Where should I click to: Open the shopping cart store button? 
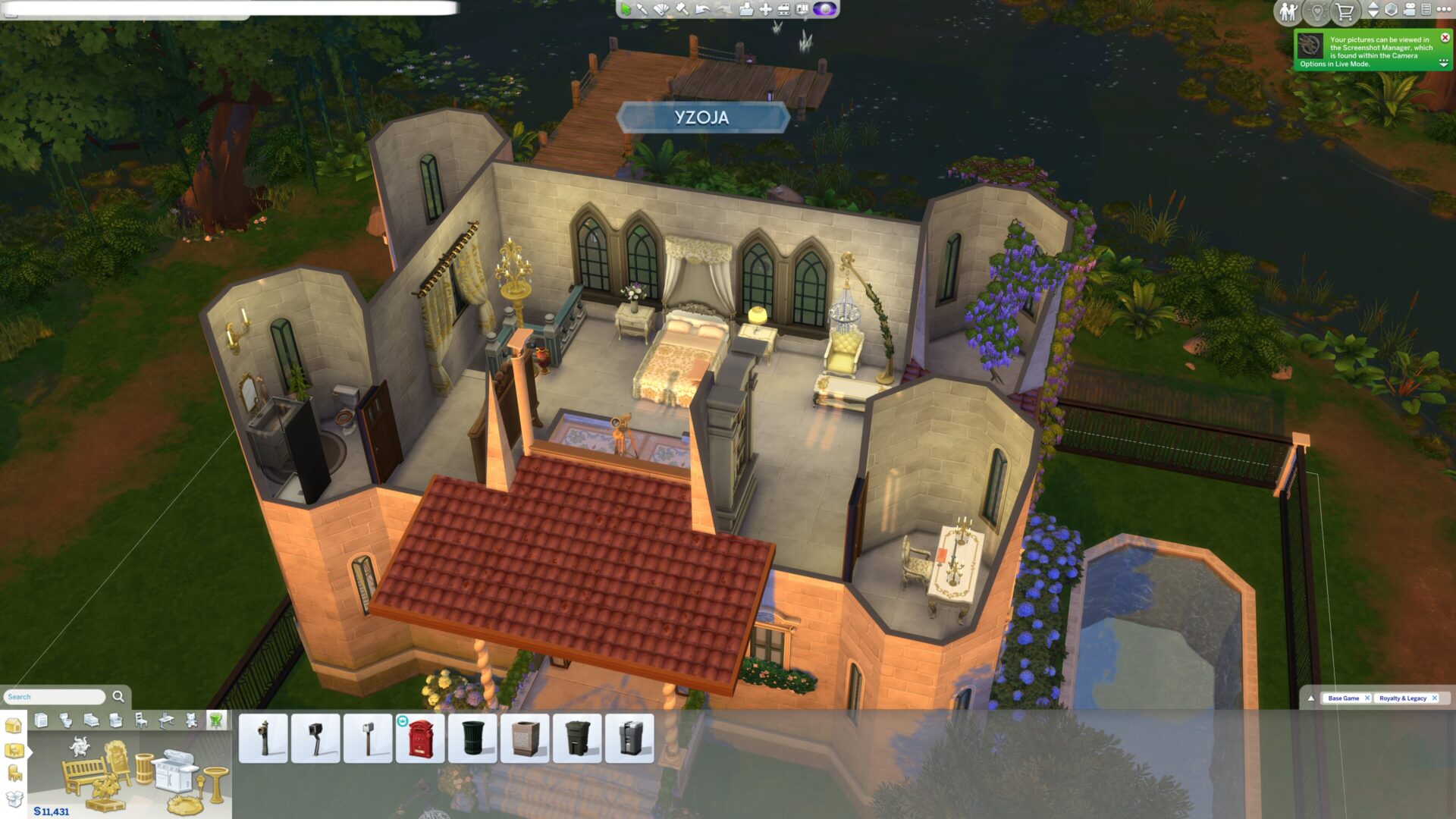[1345, 11]
